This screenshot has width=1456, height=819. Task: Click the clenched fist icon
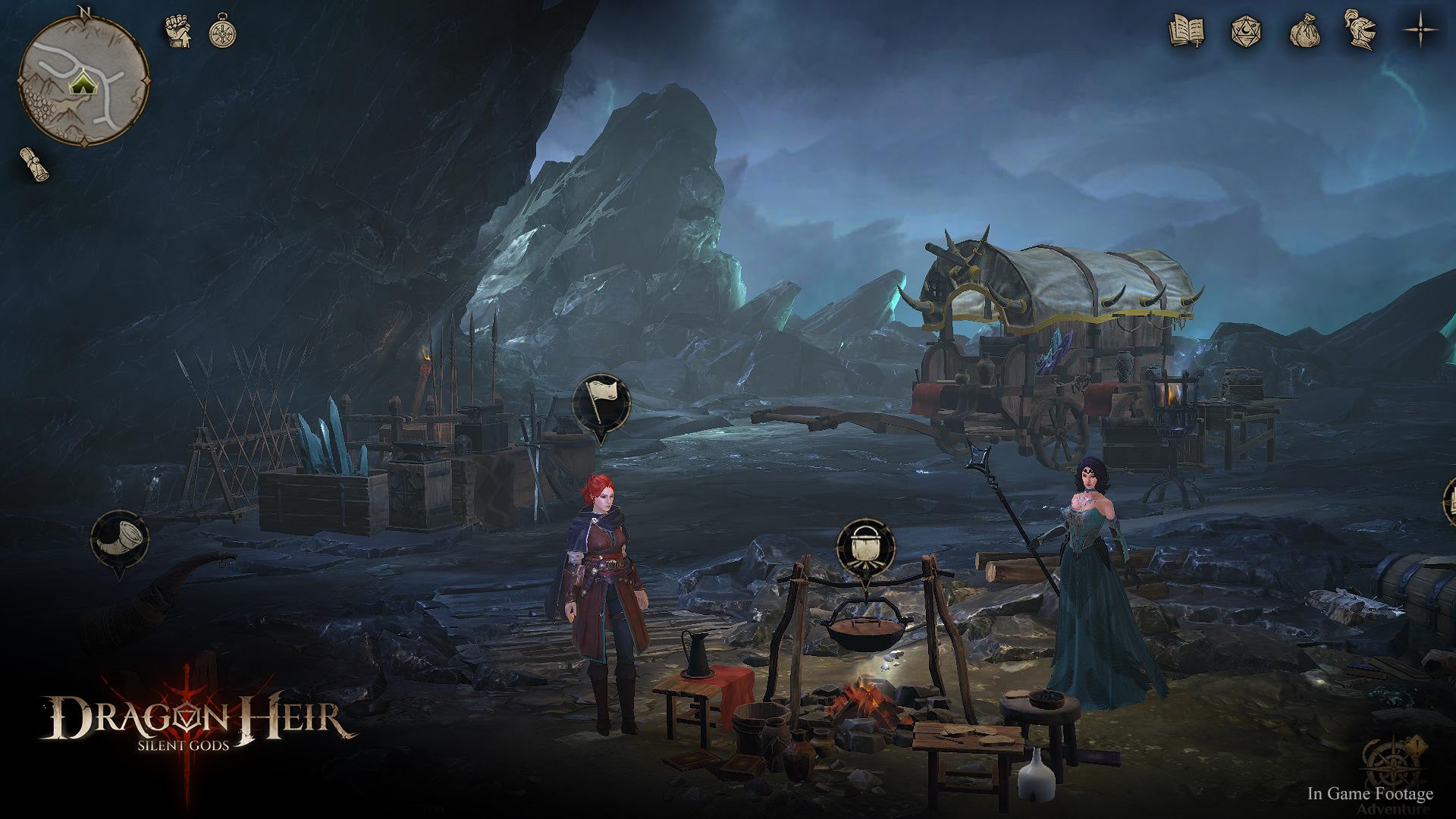tap(178, 32)
